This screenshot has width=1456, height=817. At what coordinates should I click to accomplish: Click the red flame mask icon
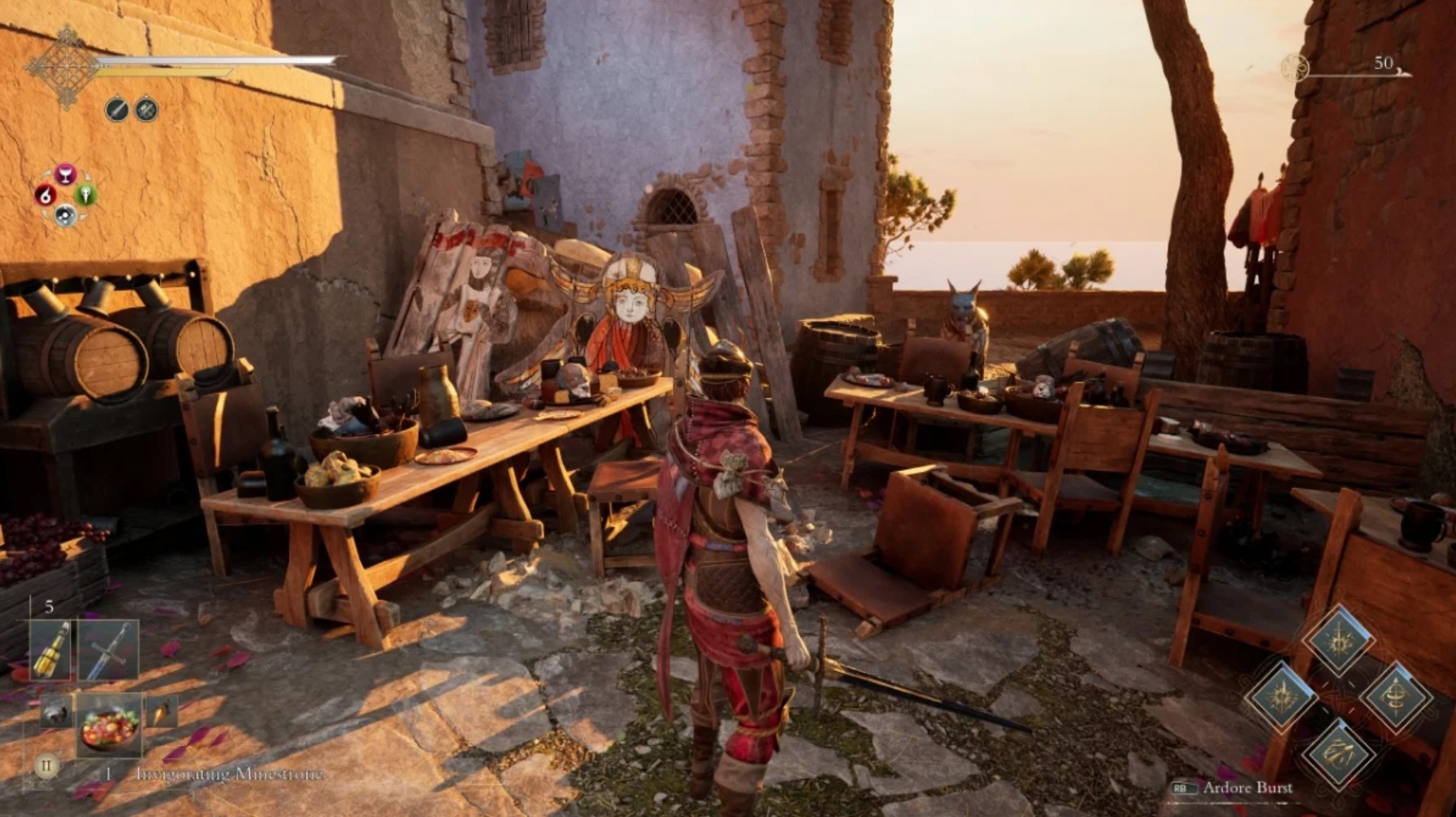[45, 195]
